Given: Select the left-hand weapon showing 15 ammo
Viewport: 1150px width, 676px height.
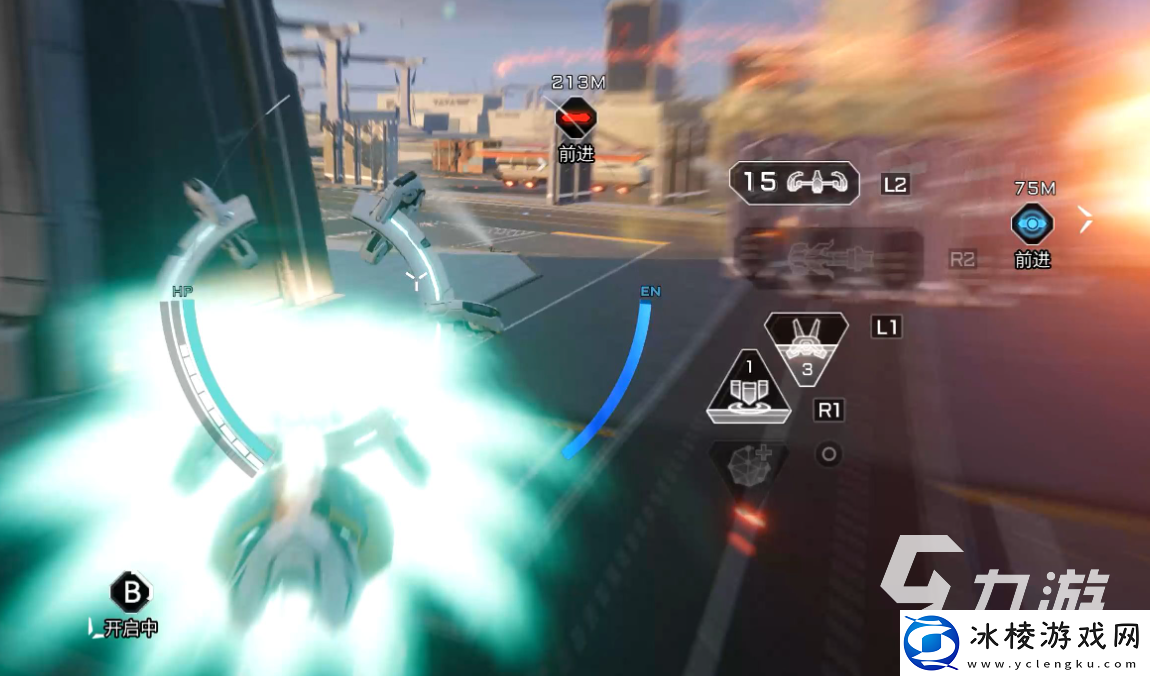Looking at the screenshot, I should [x=795, y=182].
